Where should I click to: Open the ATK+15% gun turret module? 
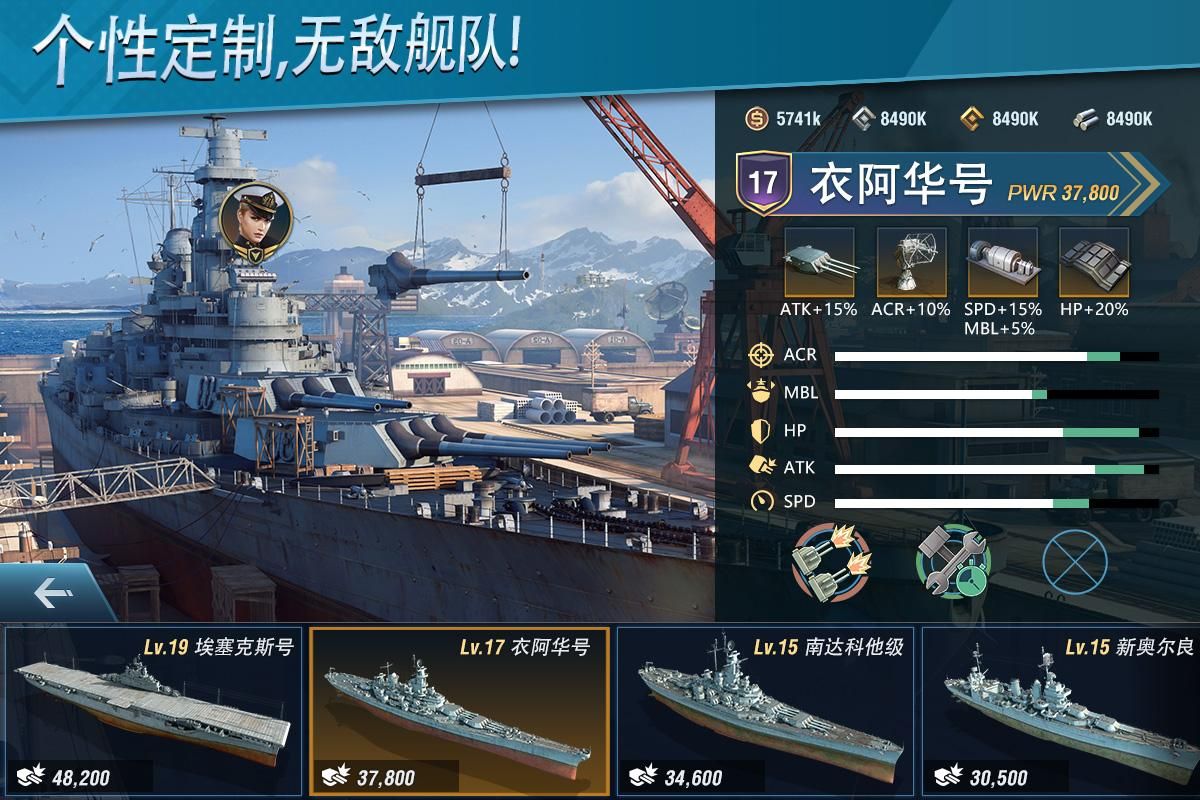(x=819, y=262)
